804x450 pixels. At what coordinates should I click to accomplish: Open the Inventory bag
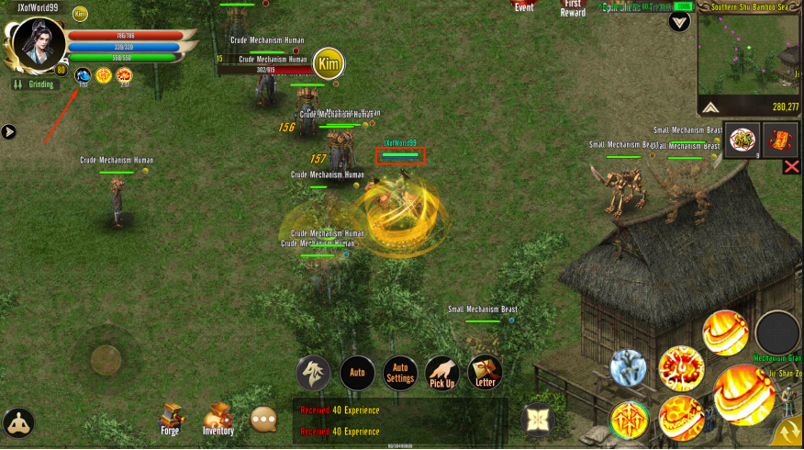[217, 419]
